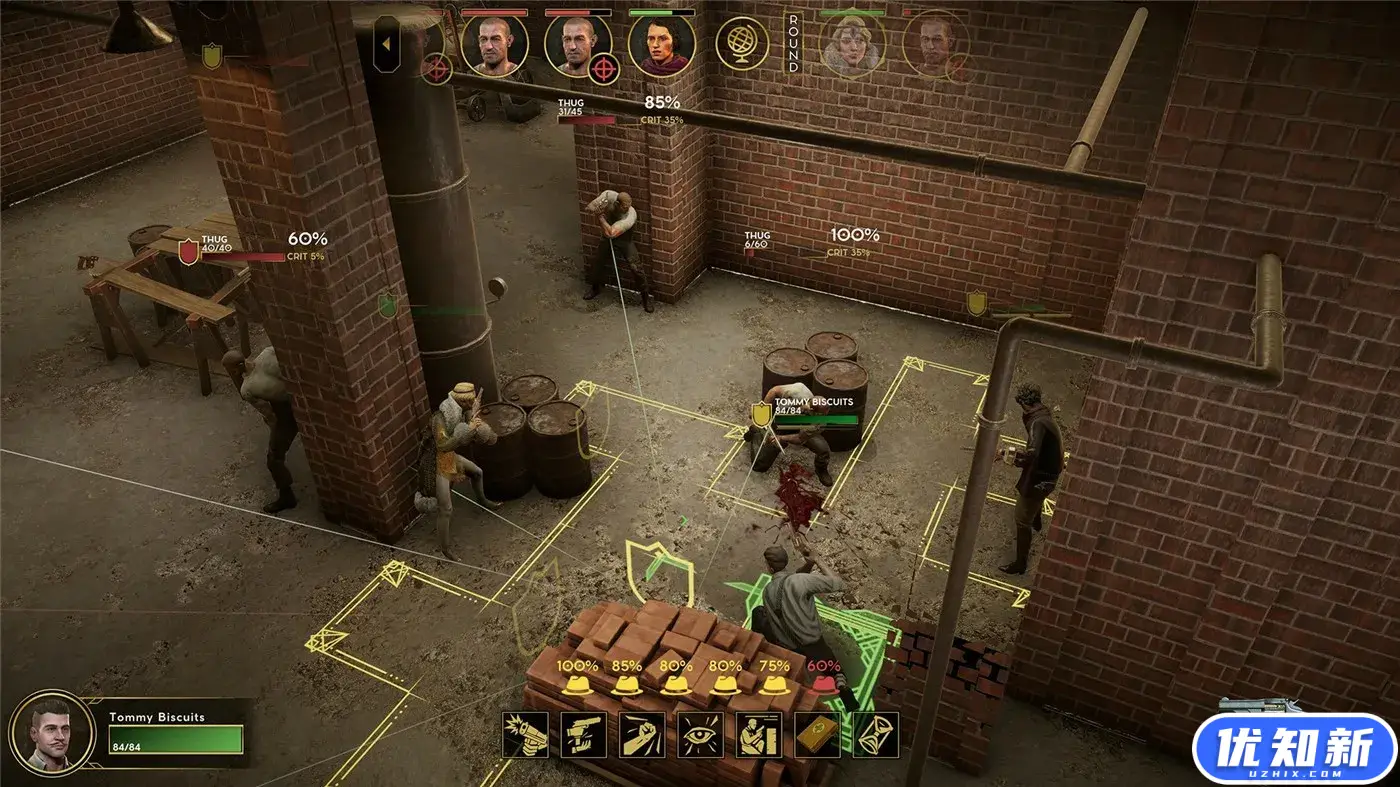Choose the 85% yellow hat target
The width and height of the screenshot is (1400, 787).
point(627,685)
